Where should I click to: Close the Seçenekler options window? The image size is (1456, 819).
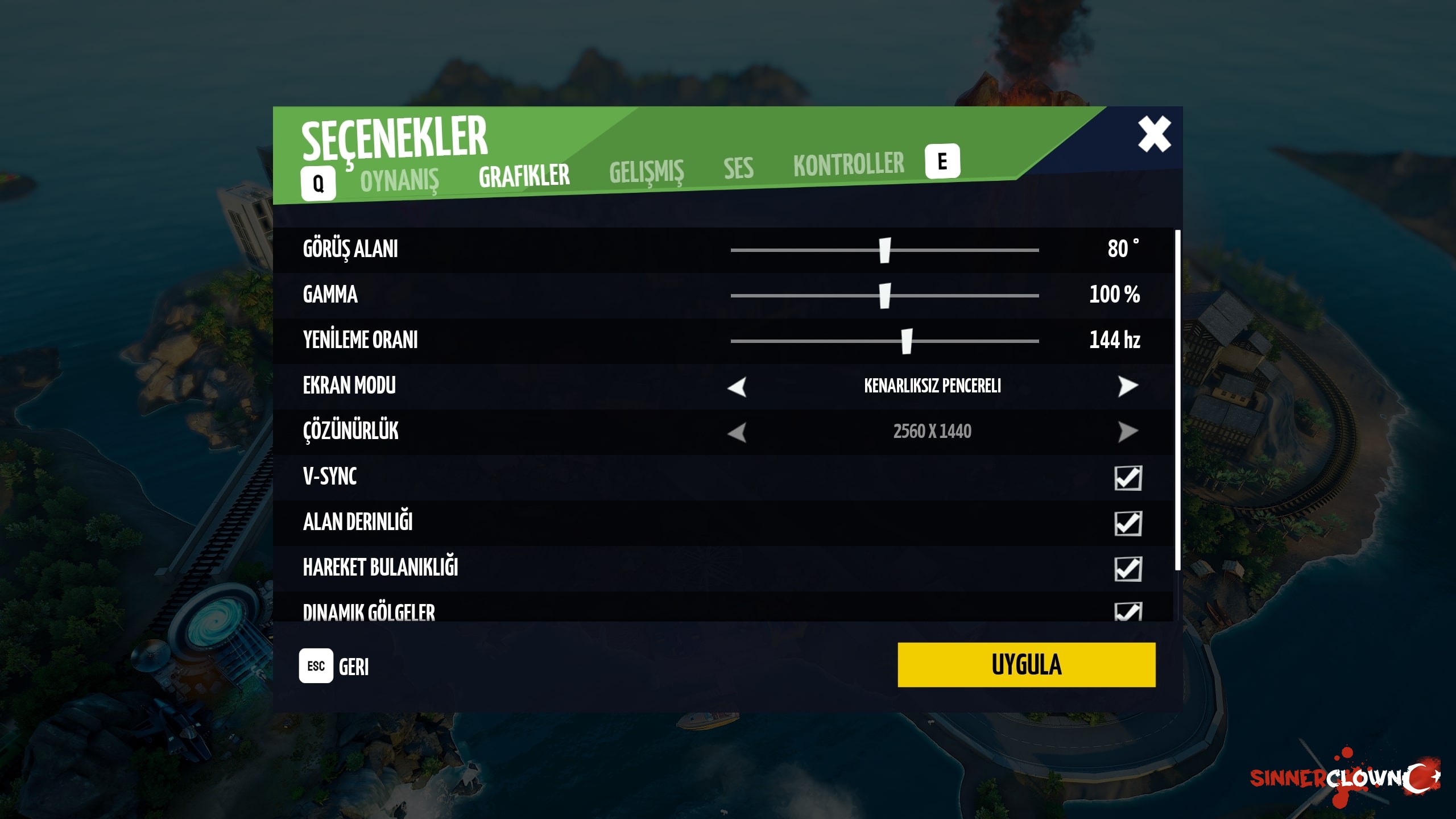1154,134
